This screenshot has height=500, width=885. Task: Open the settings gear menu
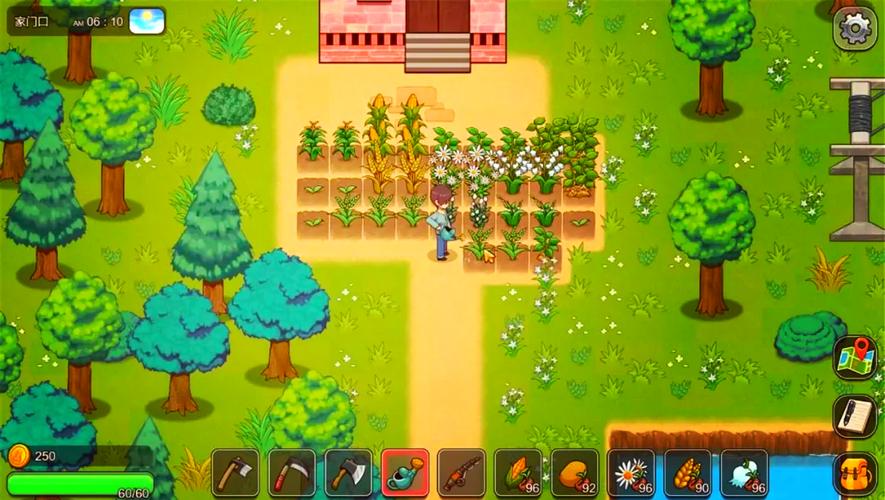[x=855, y=28]
